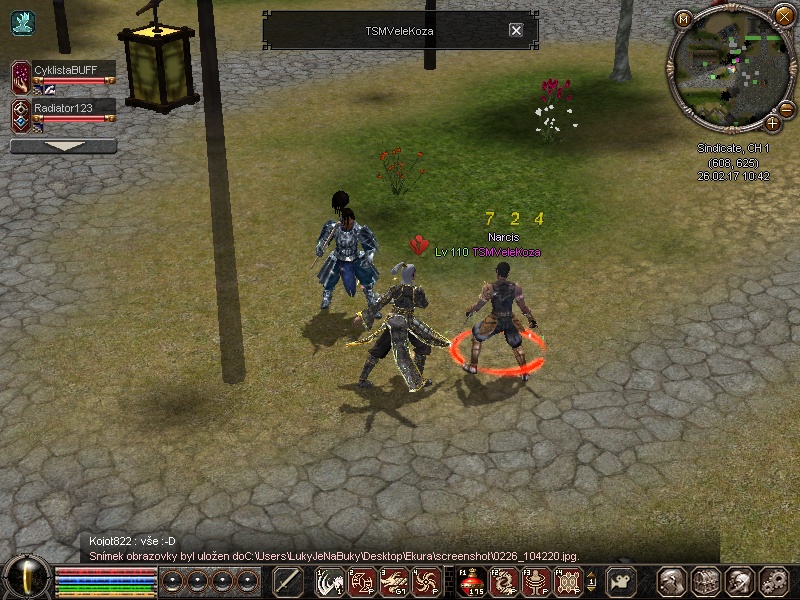Image resolution: width=800 pixels, height=600 pixels.
Task: Click the sword attack button on the taskbar
Action: point(288,581)
